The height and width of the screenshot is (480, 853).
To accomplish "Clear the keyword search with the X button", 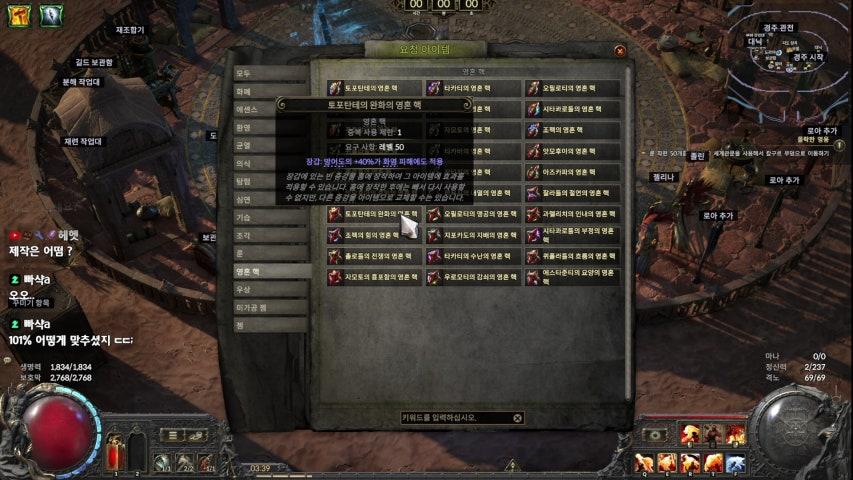I will pyautogui.click(x=517, y=418).
